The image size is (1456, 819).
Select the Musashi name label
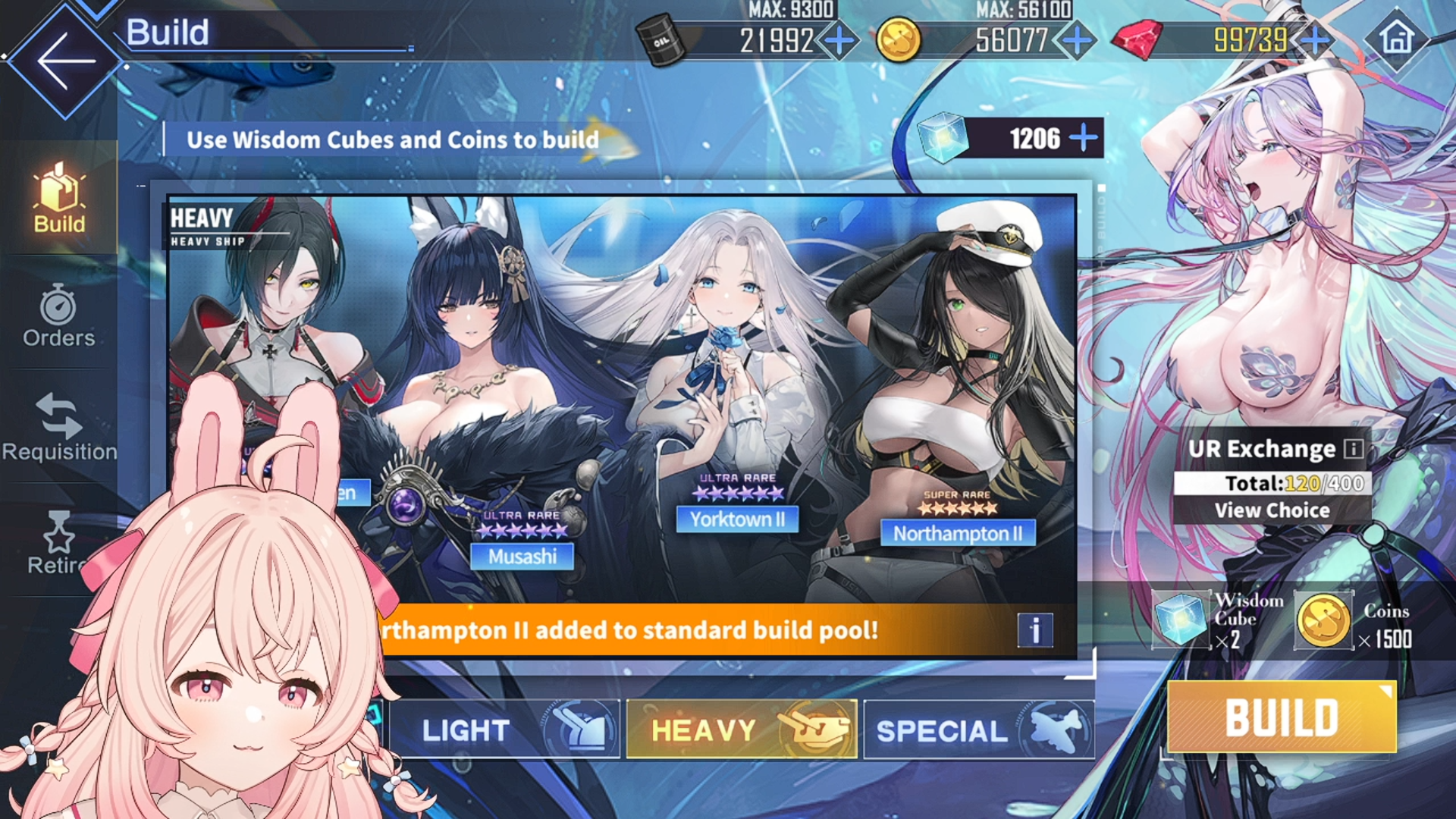click(522, 557)
